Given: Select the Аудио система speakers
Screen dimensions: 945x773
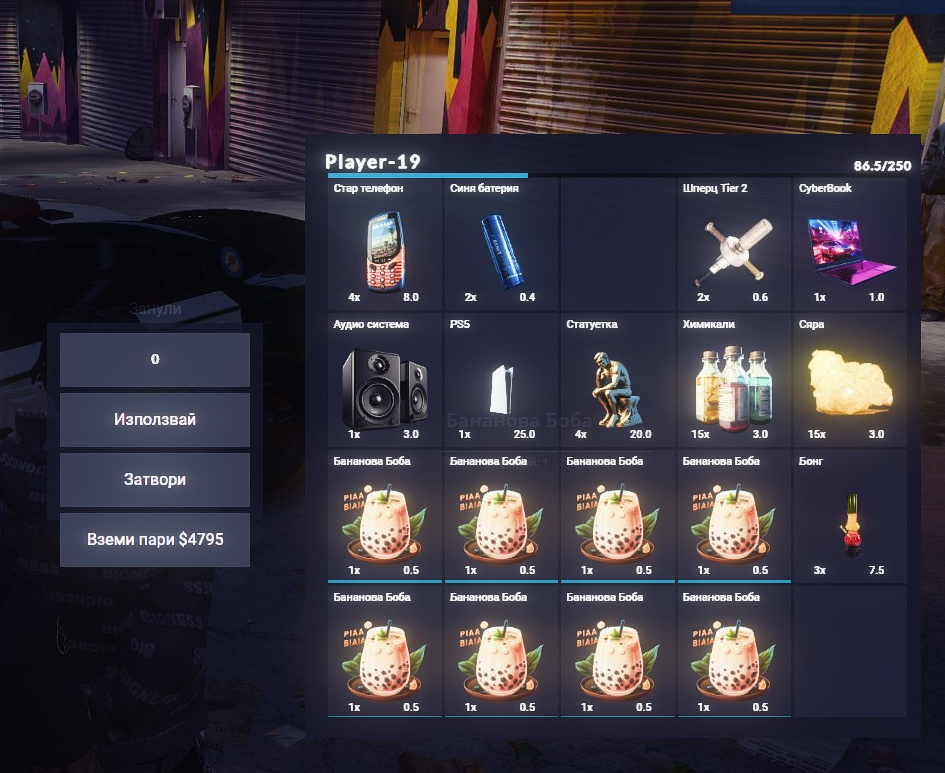Looking at the screenshot, I should [x=384, y=381].
